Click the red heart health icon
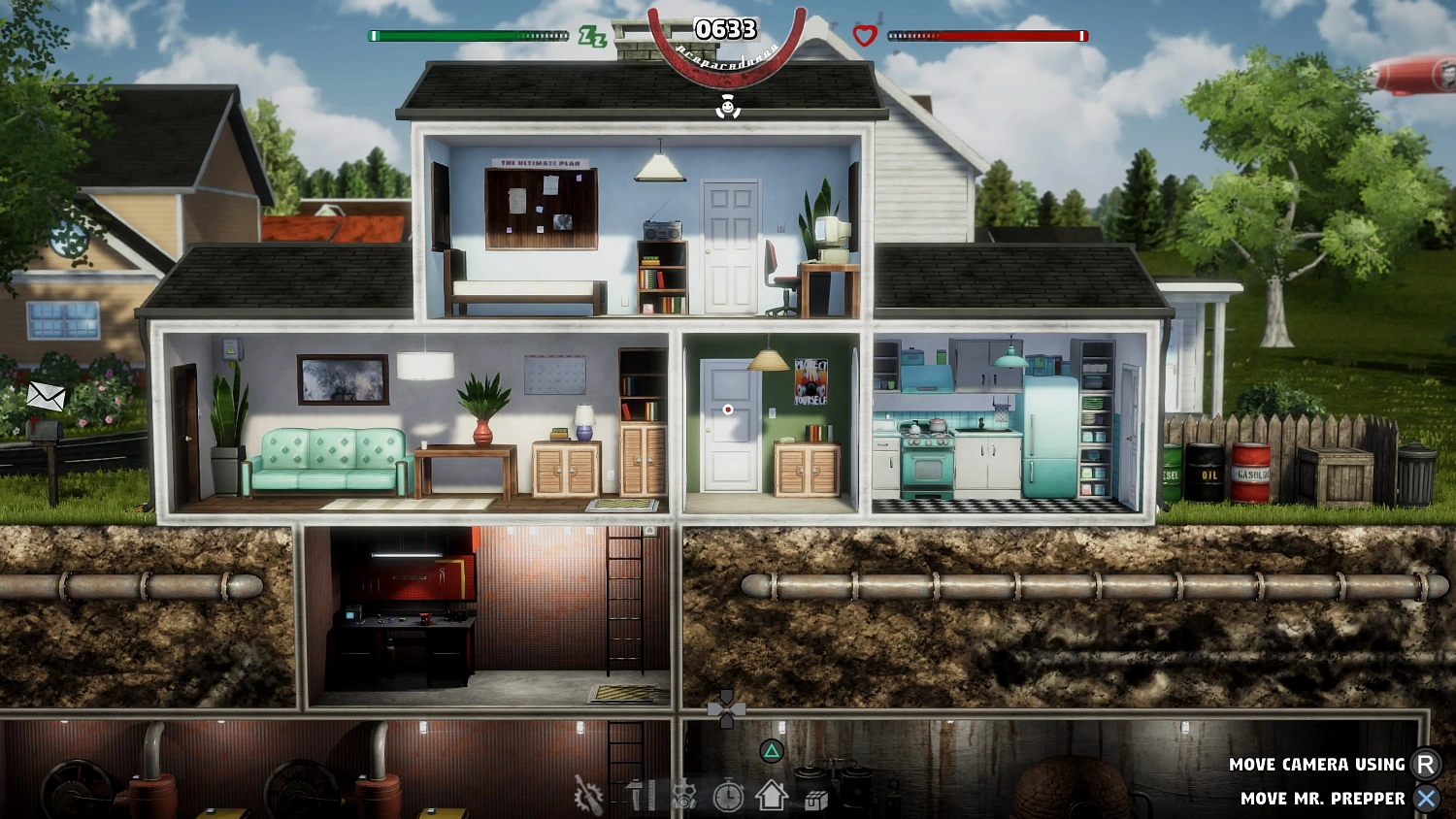 click(x=862, y=34)
